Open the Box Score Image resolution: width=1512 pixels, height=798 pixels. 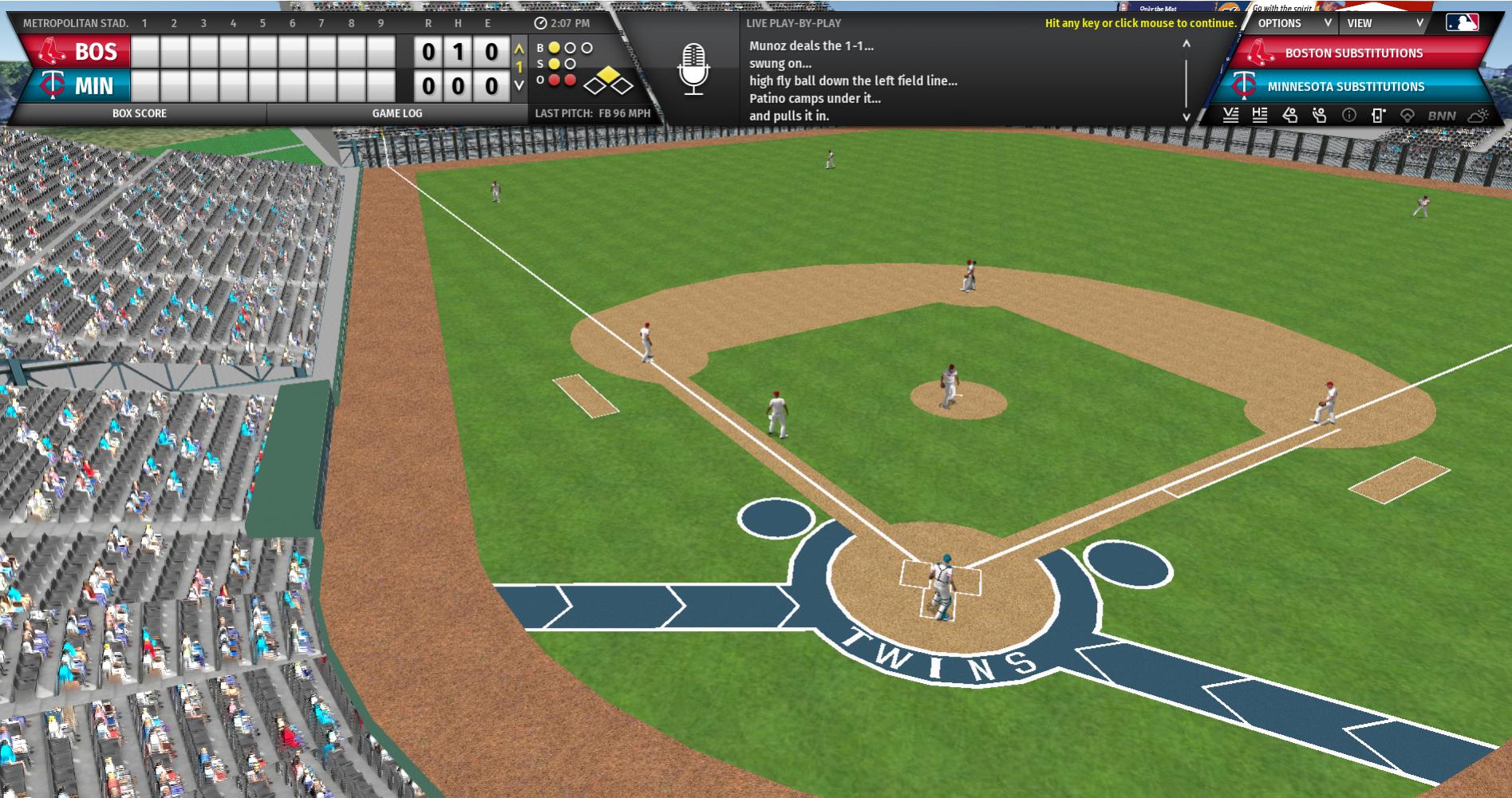coord(140,113)
